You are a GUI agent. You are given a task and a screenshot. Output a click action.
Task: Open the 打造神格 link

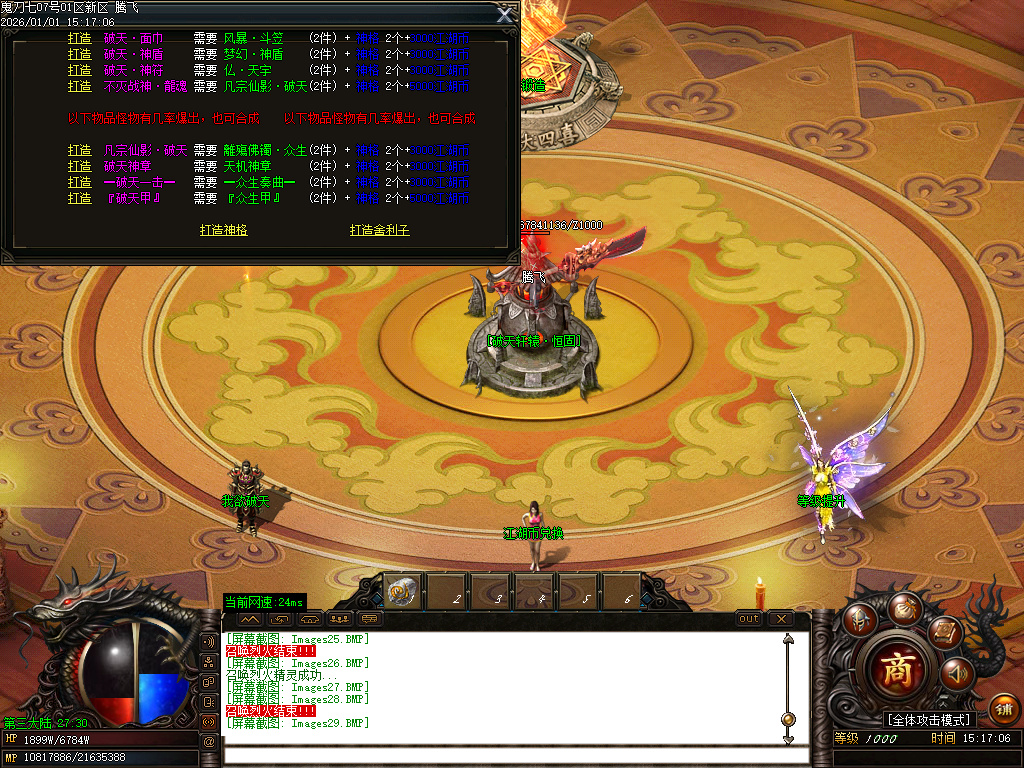pyautogui.click(x=224, y=230)
